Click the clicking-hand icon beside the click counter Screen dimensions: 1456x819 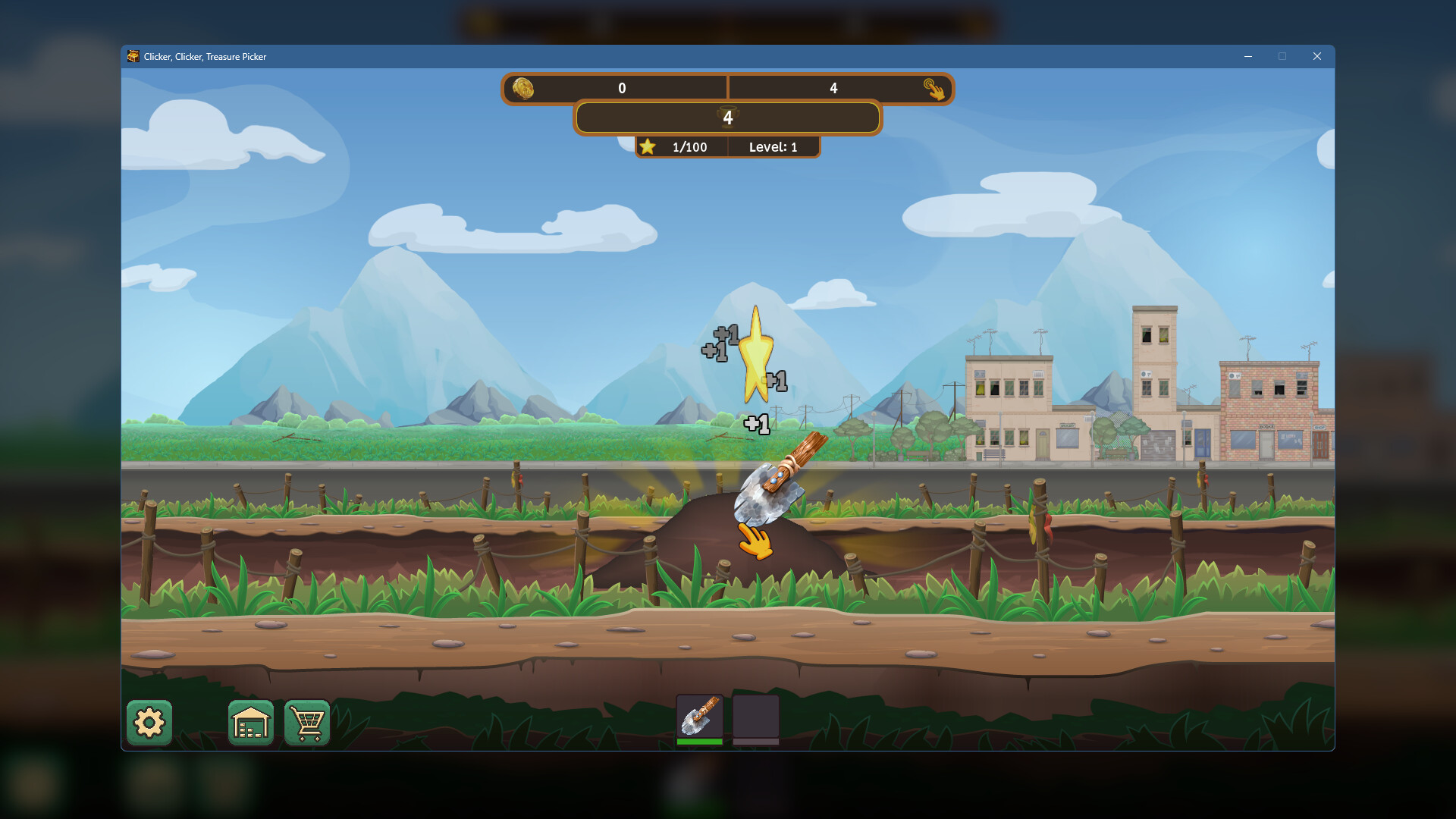(936, 89)
